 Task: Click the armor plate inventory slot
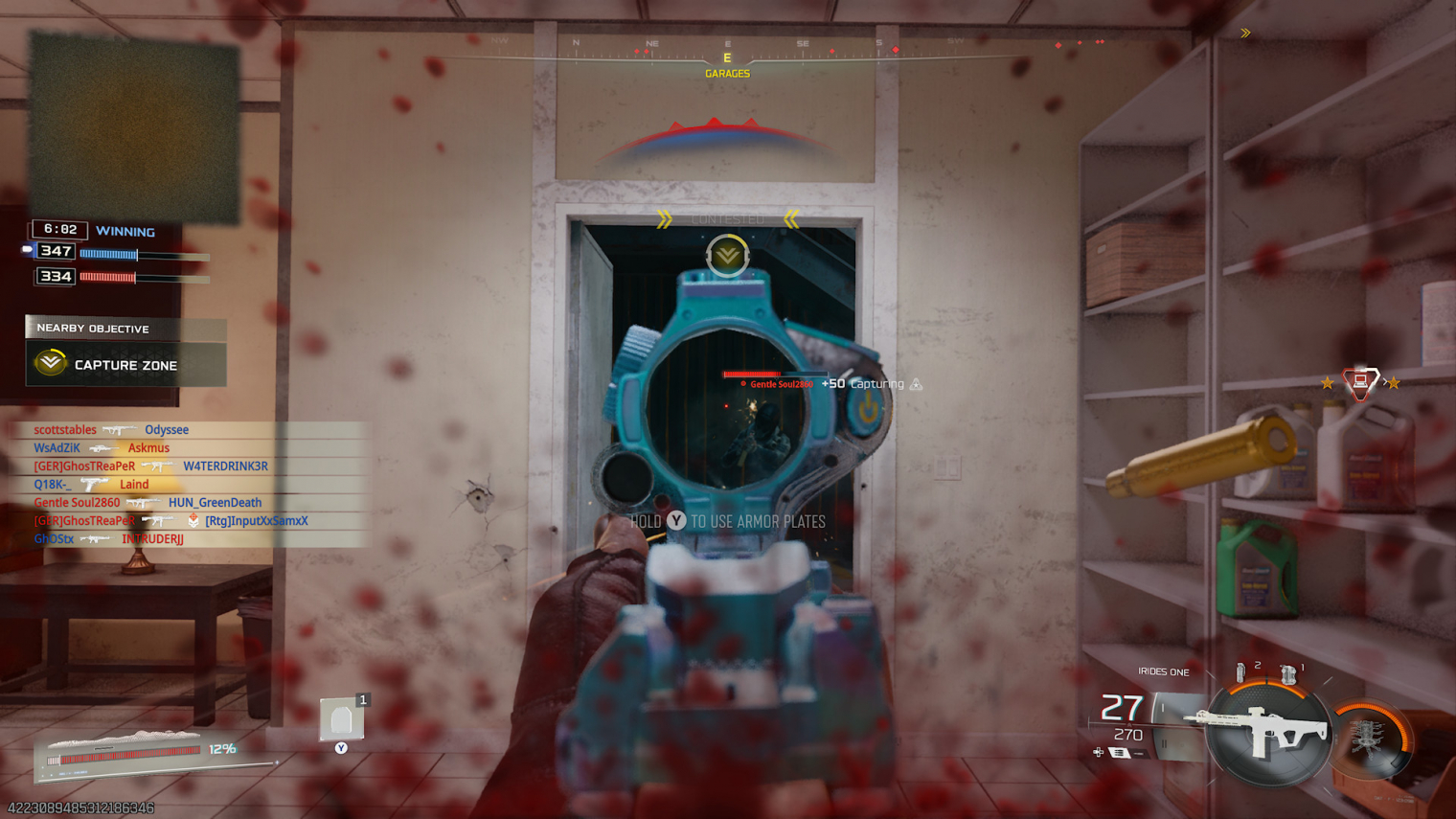[341, 719]
